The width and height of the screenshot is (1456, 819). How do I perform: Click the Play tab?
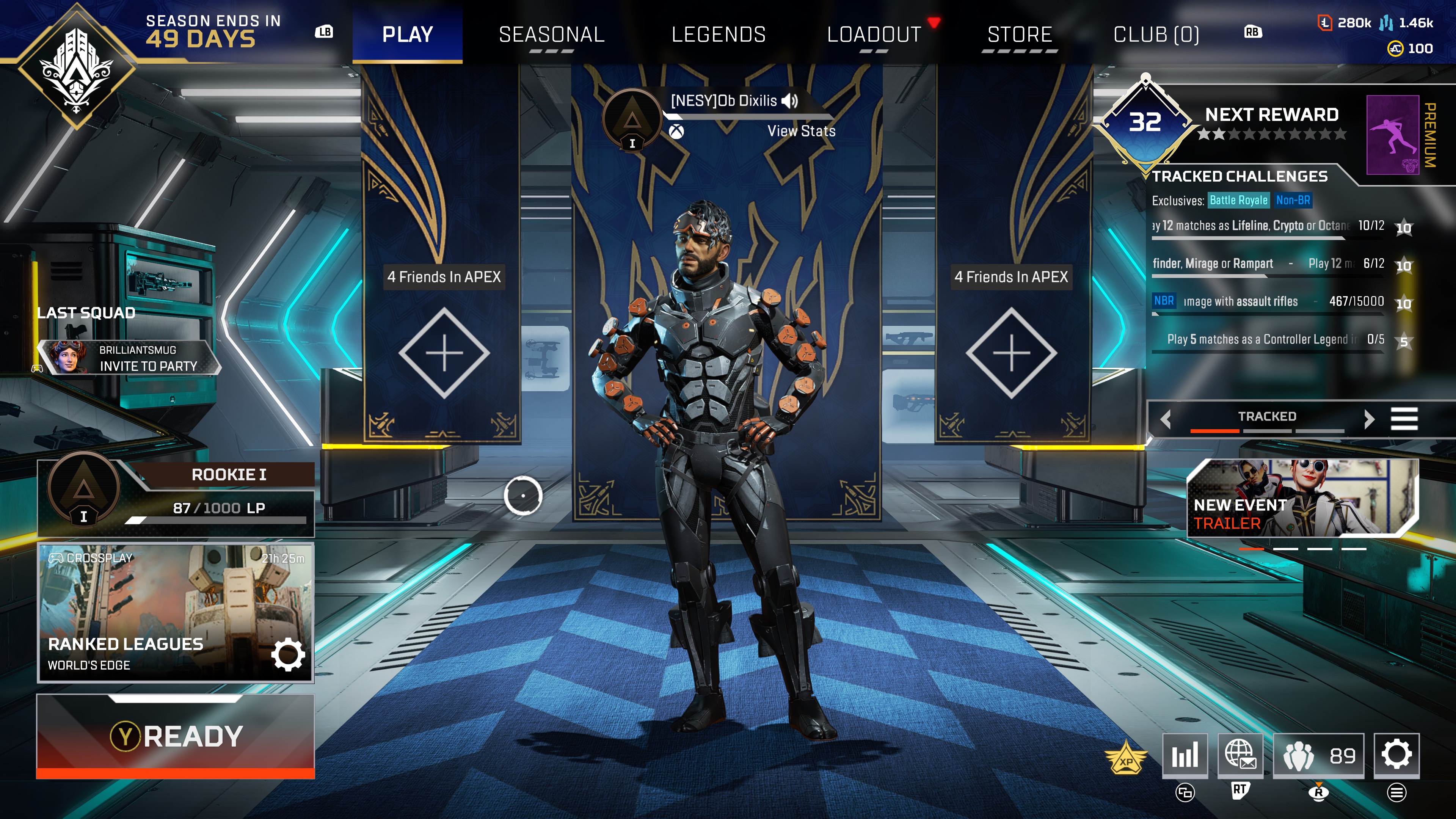point(408,35)
